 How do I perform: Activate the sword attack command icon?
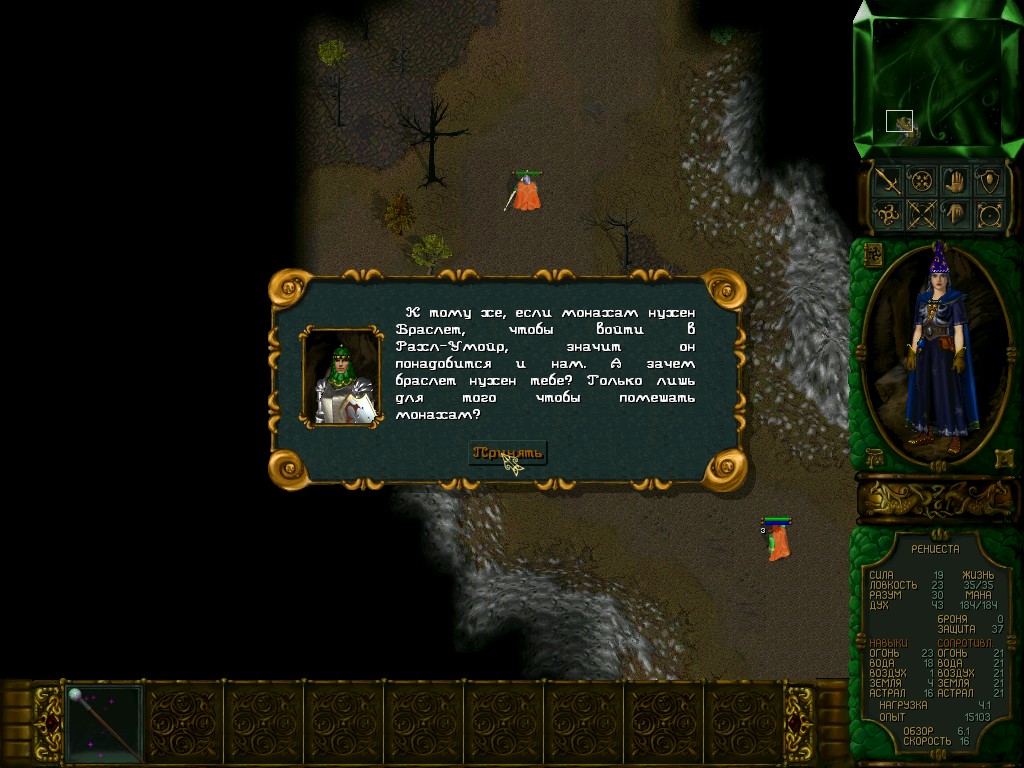tap(887, 181)
